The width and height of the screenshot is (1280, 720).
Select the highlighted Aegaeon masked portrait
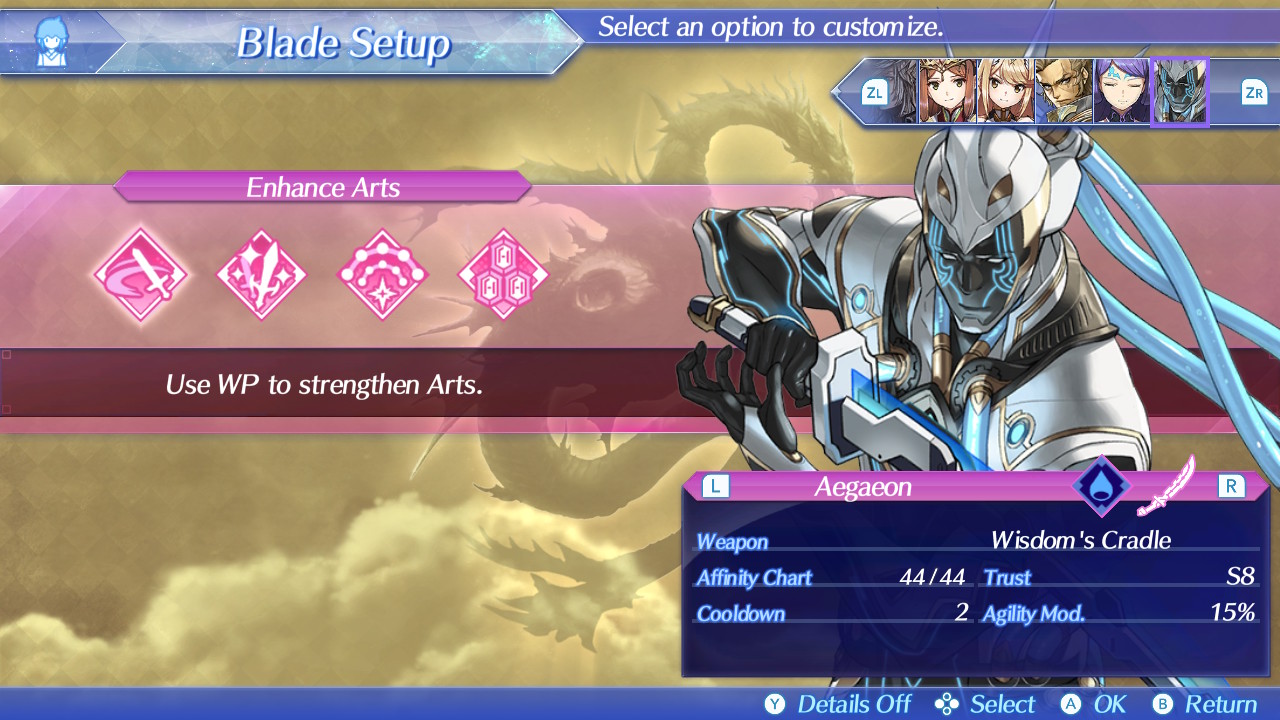click(x=1180, y=92)
